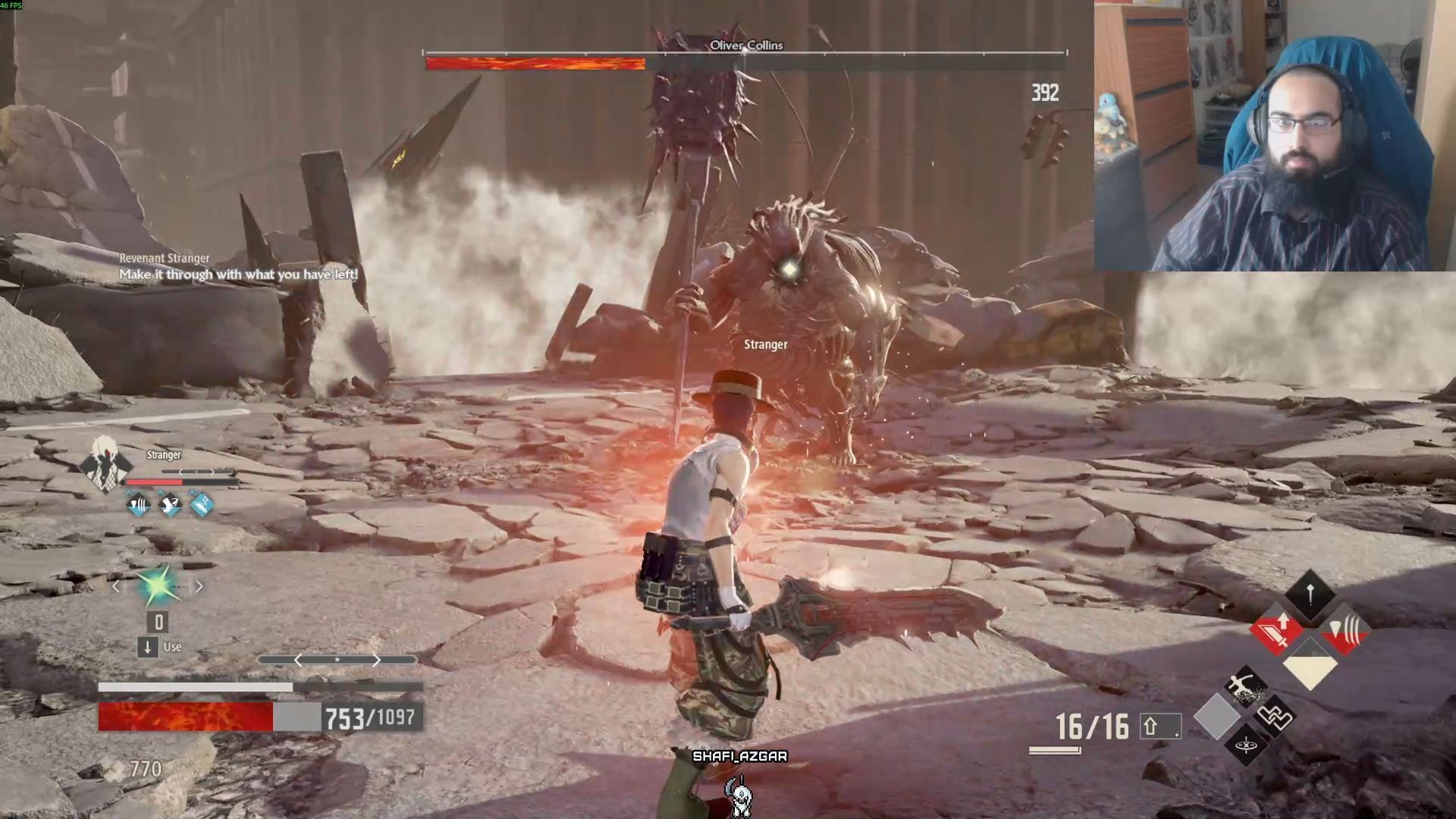The image size is (1456, 819).
Task: Activate the spinning ring gift icon
Action: click(1246, 746)
